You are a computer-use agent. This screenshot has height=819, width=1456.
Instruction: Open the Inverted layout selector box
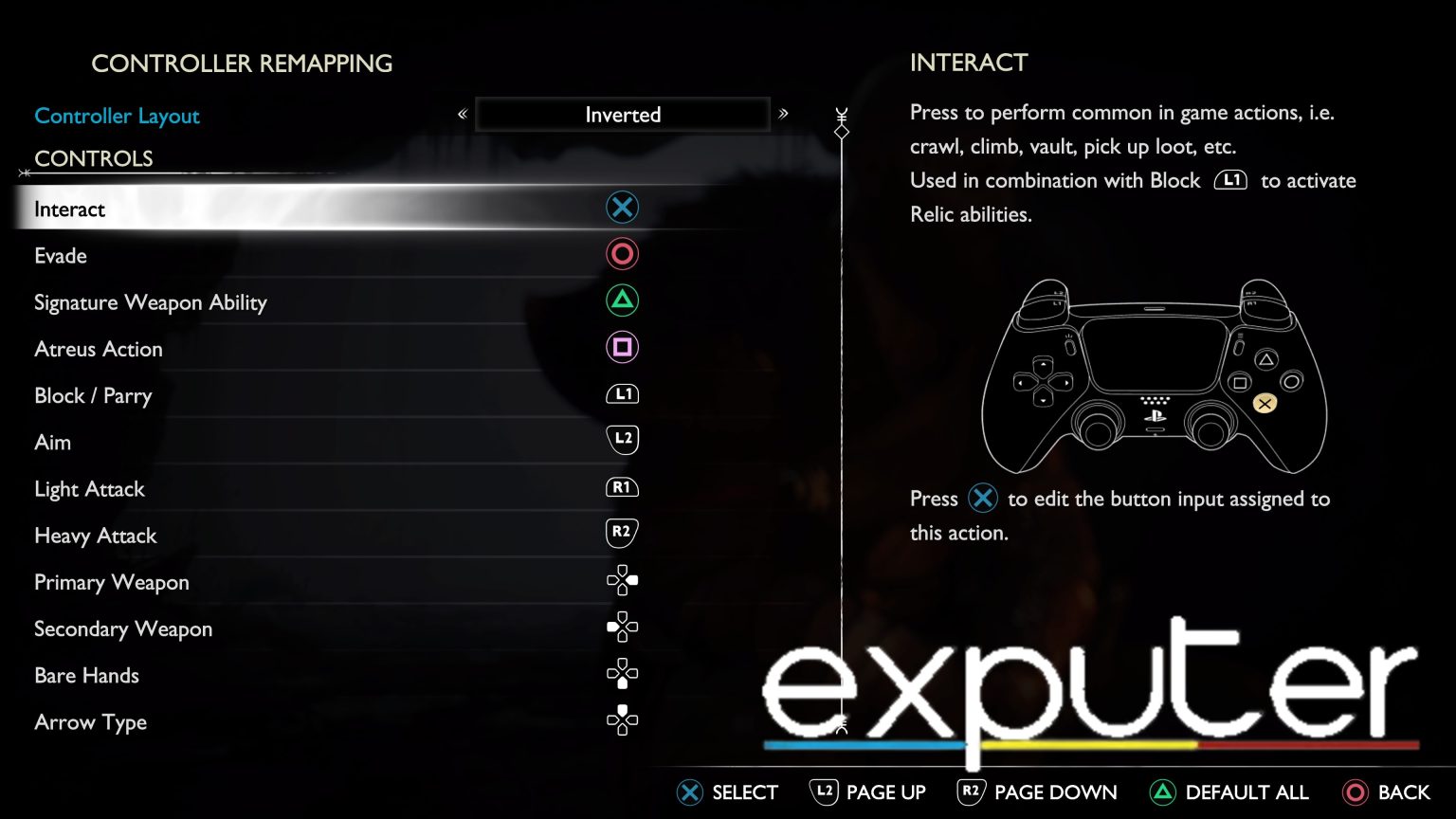coord(622,114)
